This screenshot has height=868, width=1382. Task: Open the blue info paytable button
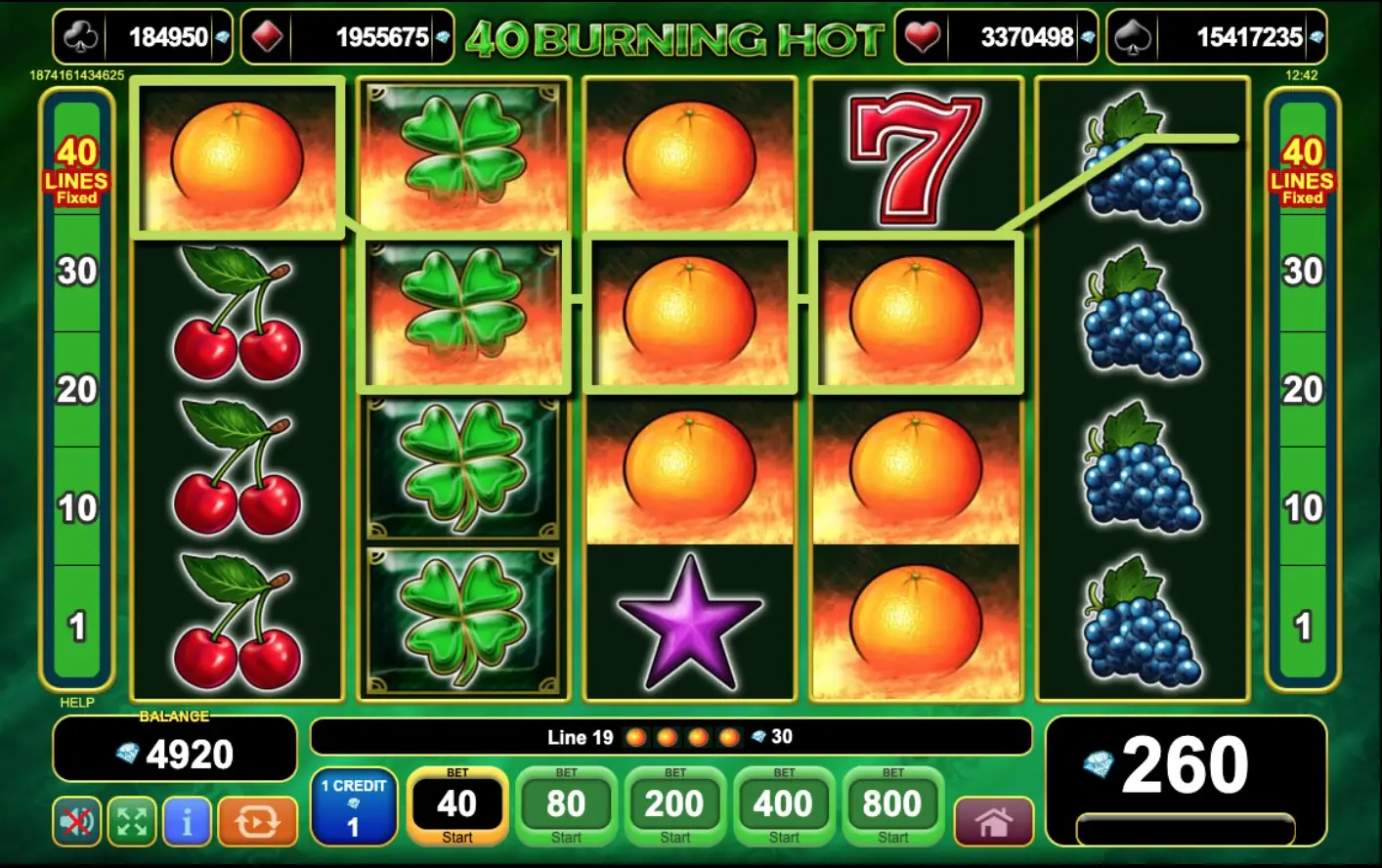[x=187, y=821]
